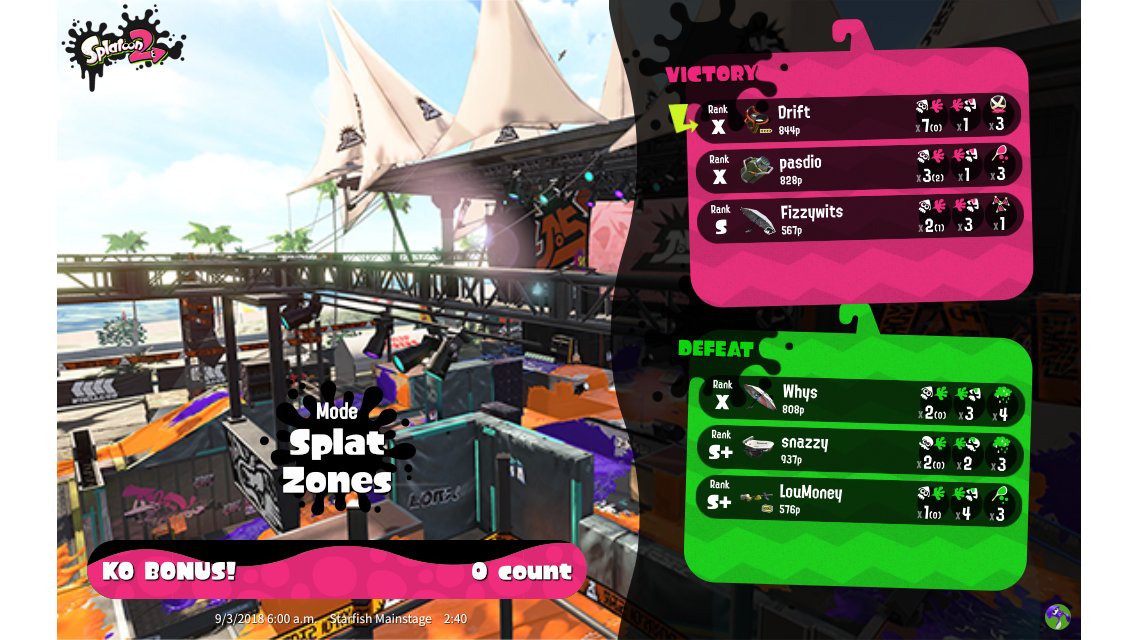
Task: Click the Splatoon 2 logo
Action: pyautogui.click(x=123, y=46)
